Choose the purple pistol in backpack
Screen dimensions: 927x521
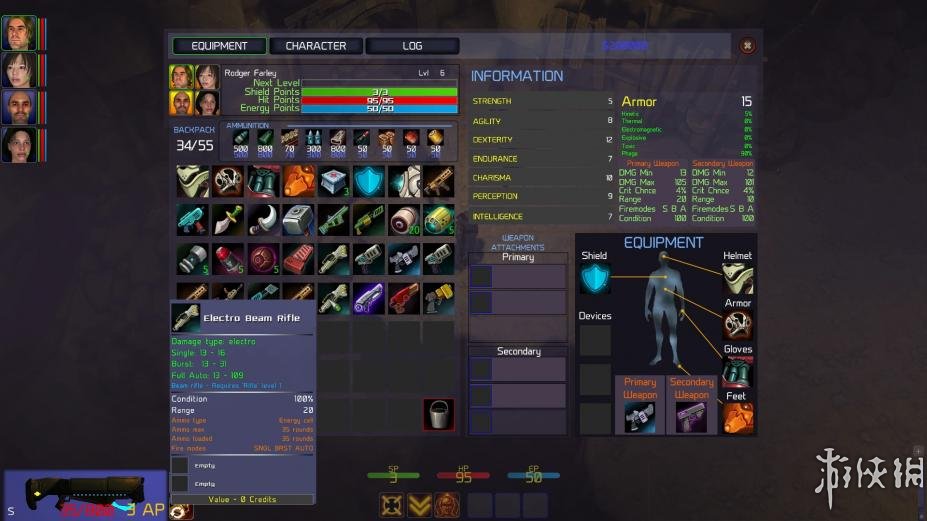[369, 296]
